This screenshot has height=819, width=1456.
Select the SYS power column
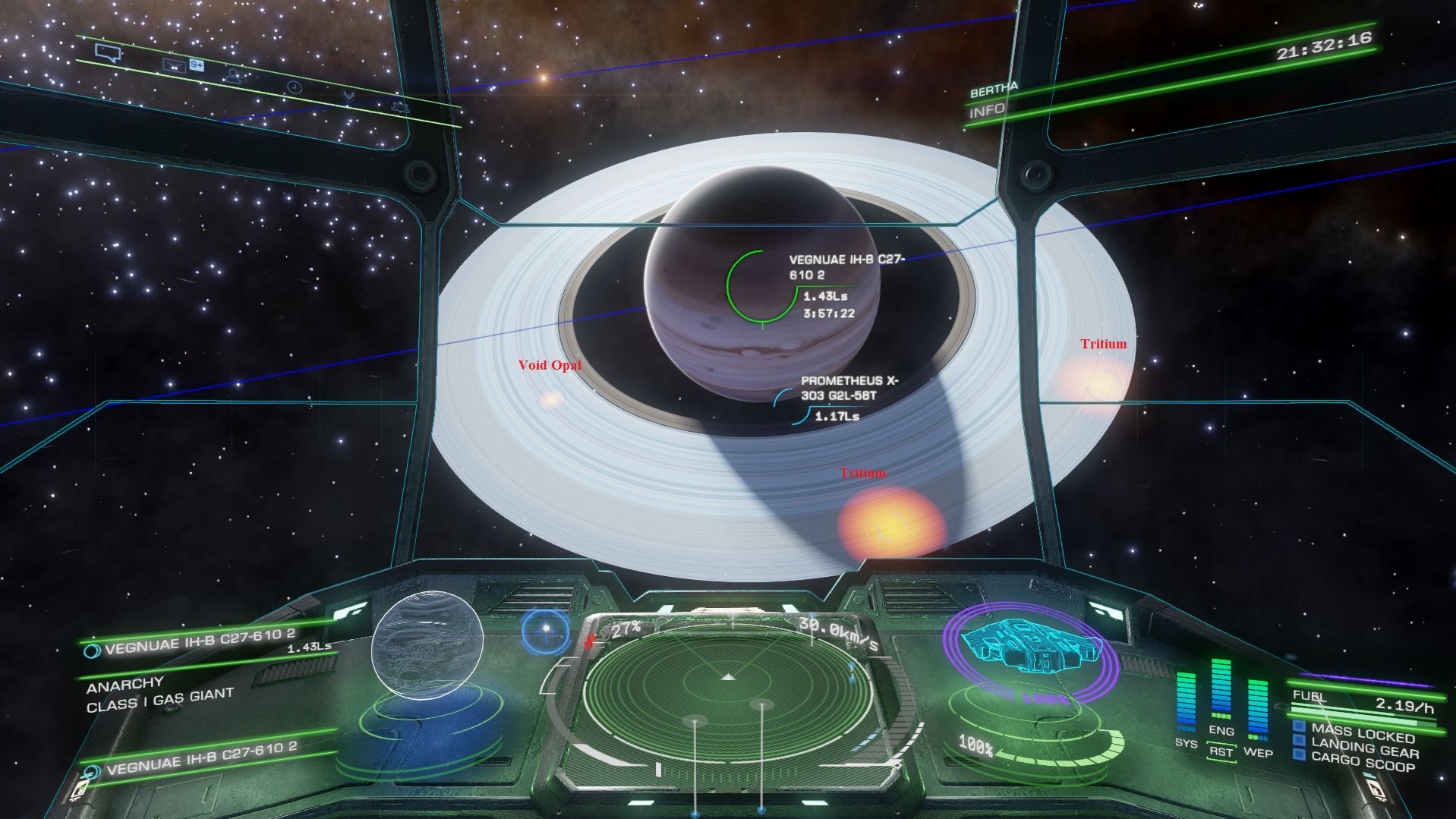(1186, 701)
